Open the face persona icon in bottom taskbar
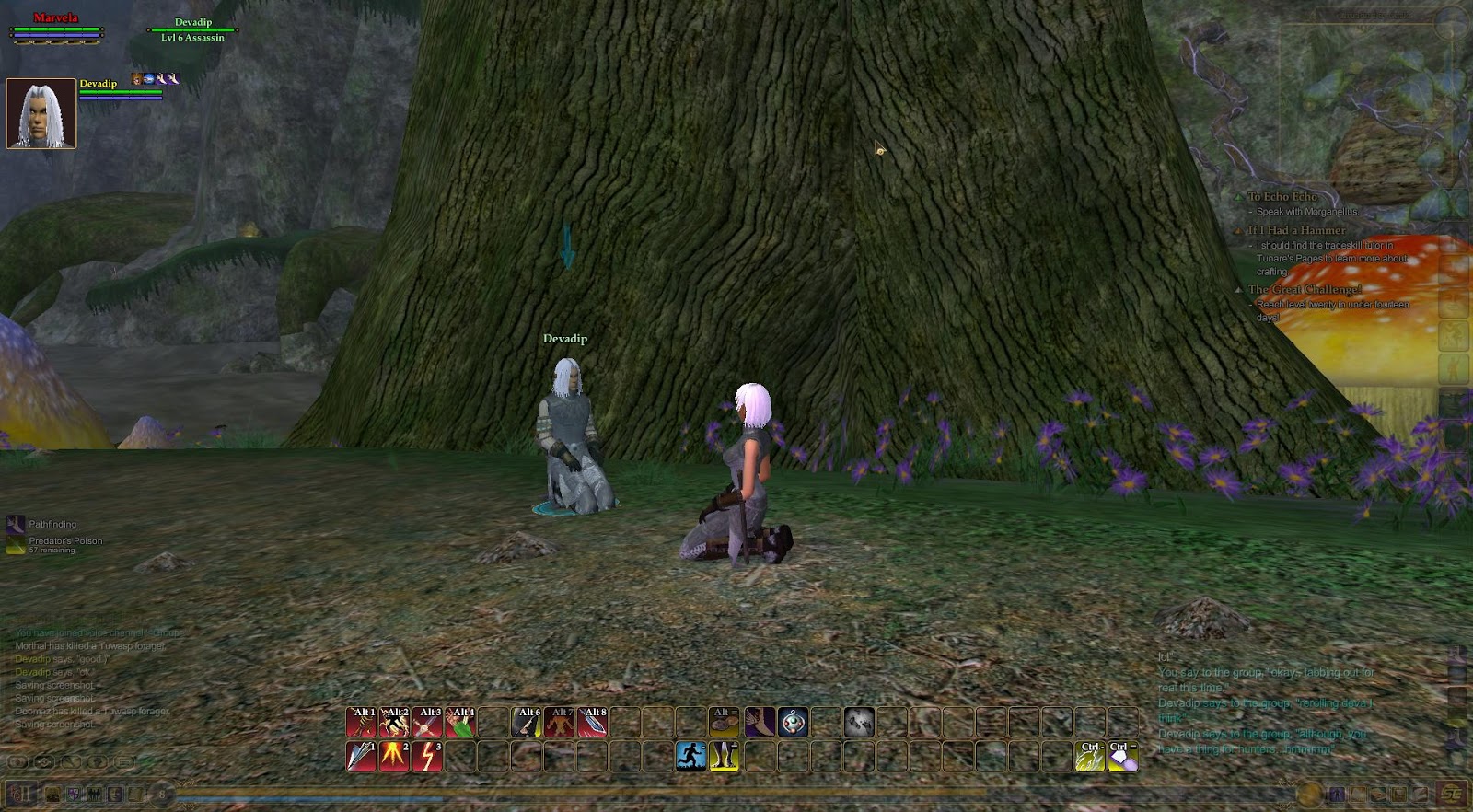The image size is (1473, 812). click(x=115, y=795)
